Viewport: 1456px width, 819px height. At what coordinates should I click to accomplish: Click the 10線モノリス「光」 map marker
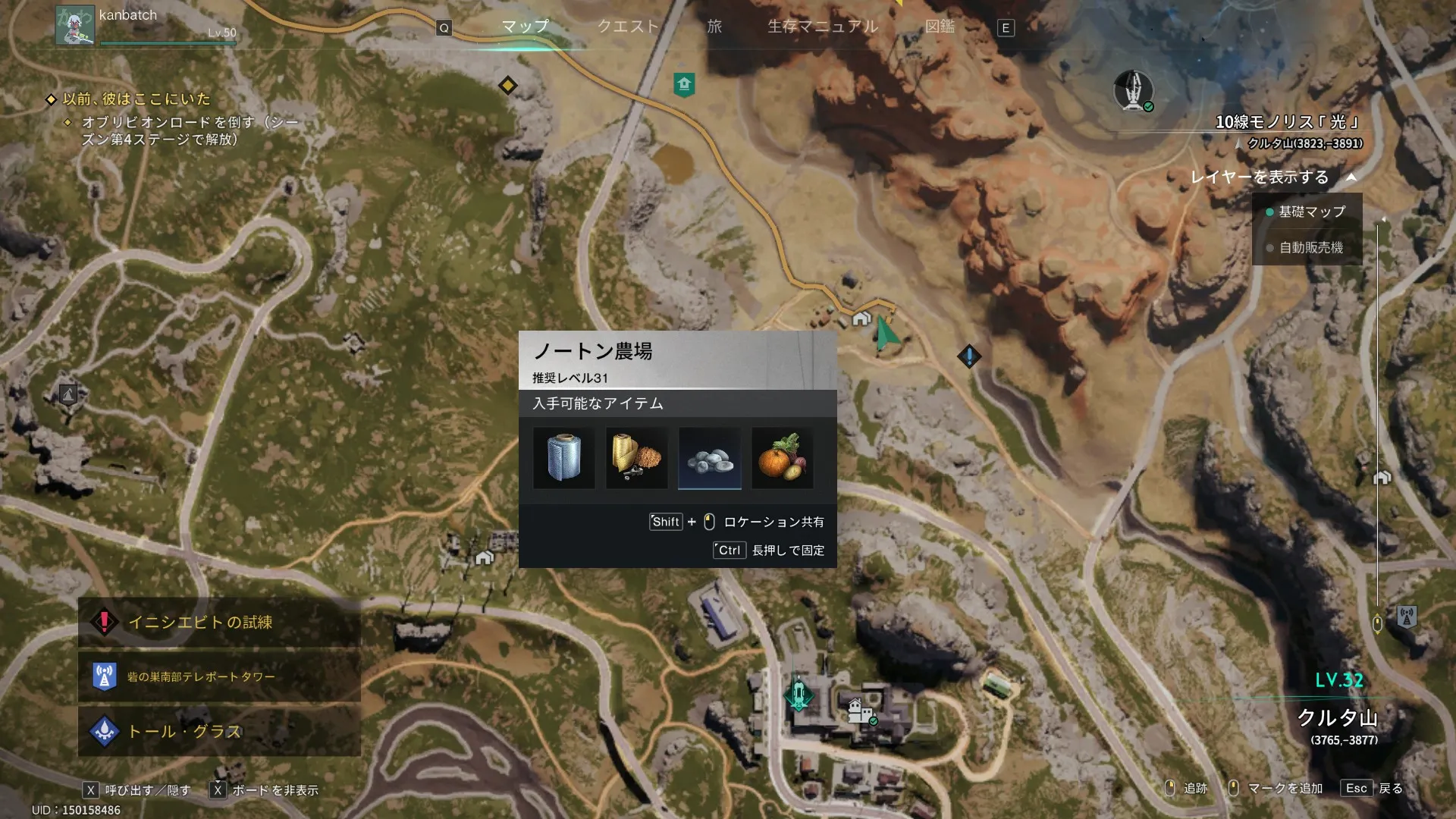click(x=1133, y=91)
